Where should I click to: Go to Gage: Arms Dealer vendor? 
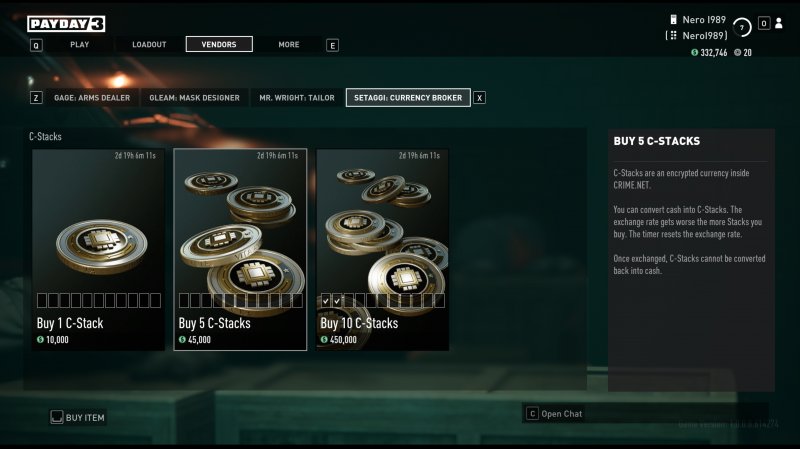92,98
